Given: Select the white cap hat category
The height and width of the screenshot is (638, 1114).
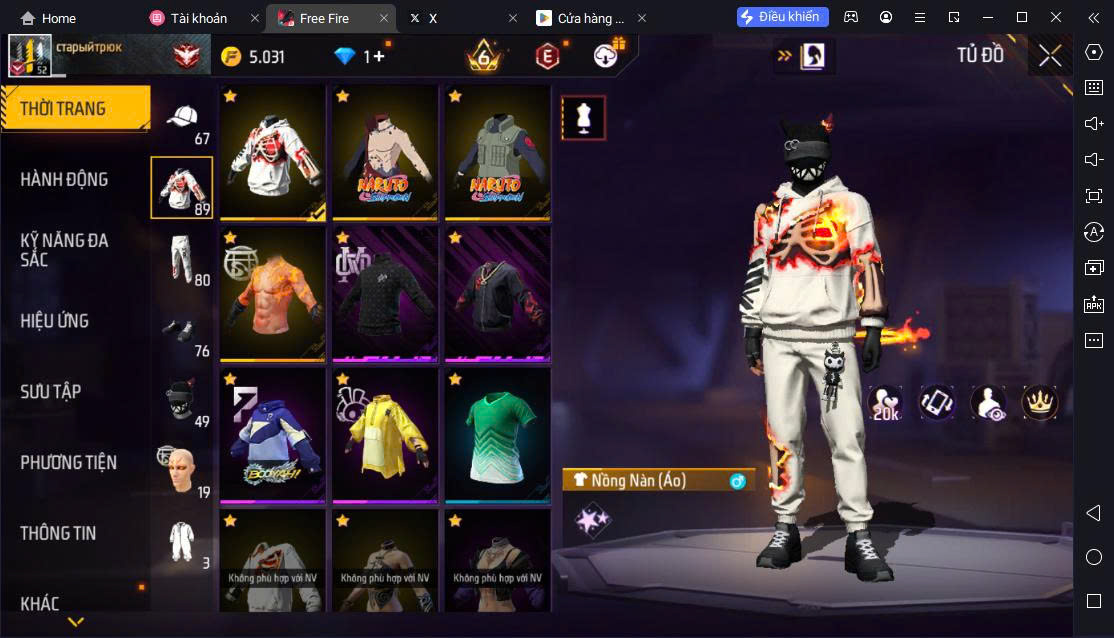Looking at the screenshot, I should tap(181, 120).
